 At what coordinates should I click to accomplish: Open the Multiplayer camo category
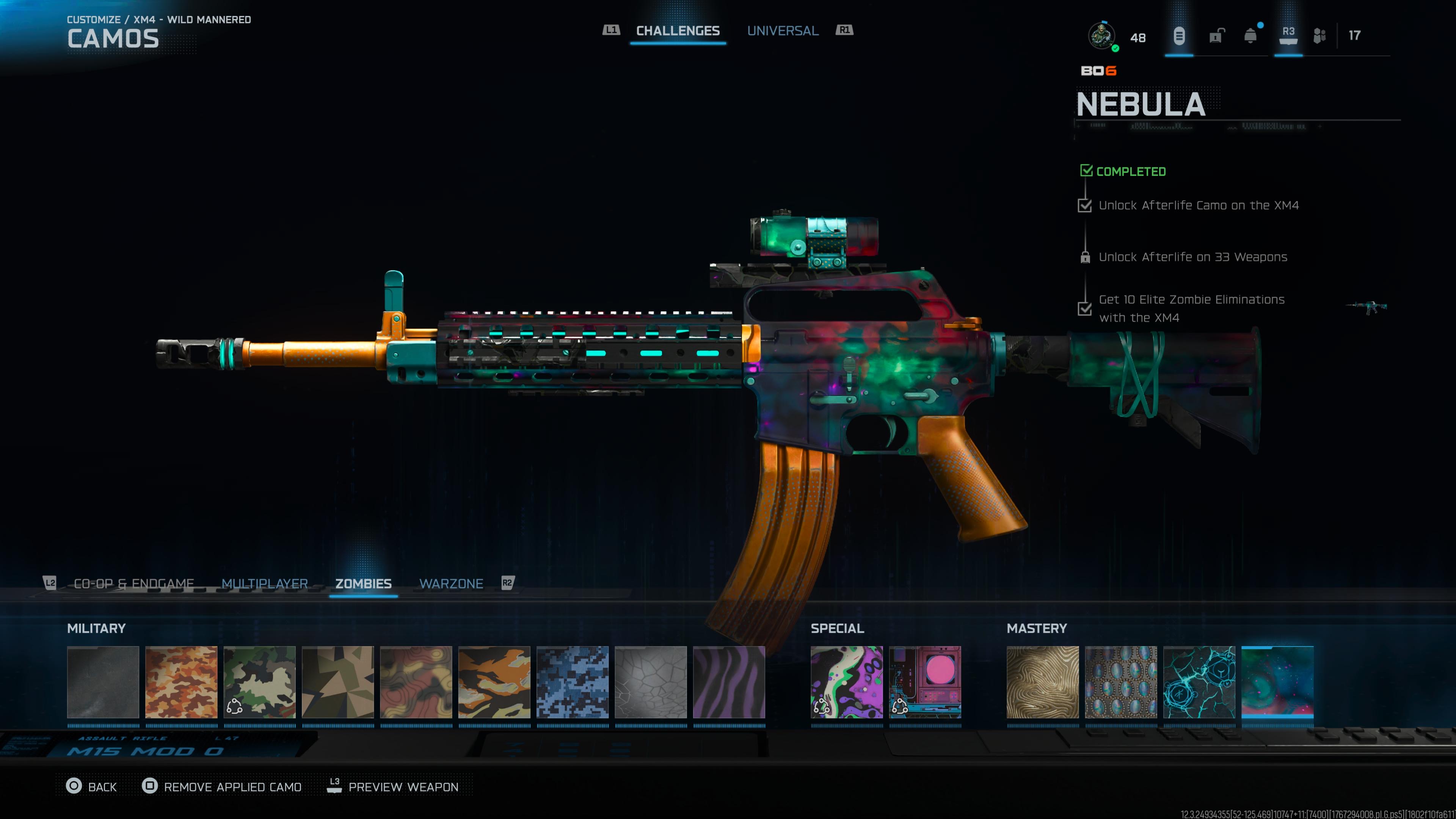pyautogui.click(x=265, y=583)
